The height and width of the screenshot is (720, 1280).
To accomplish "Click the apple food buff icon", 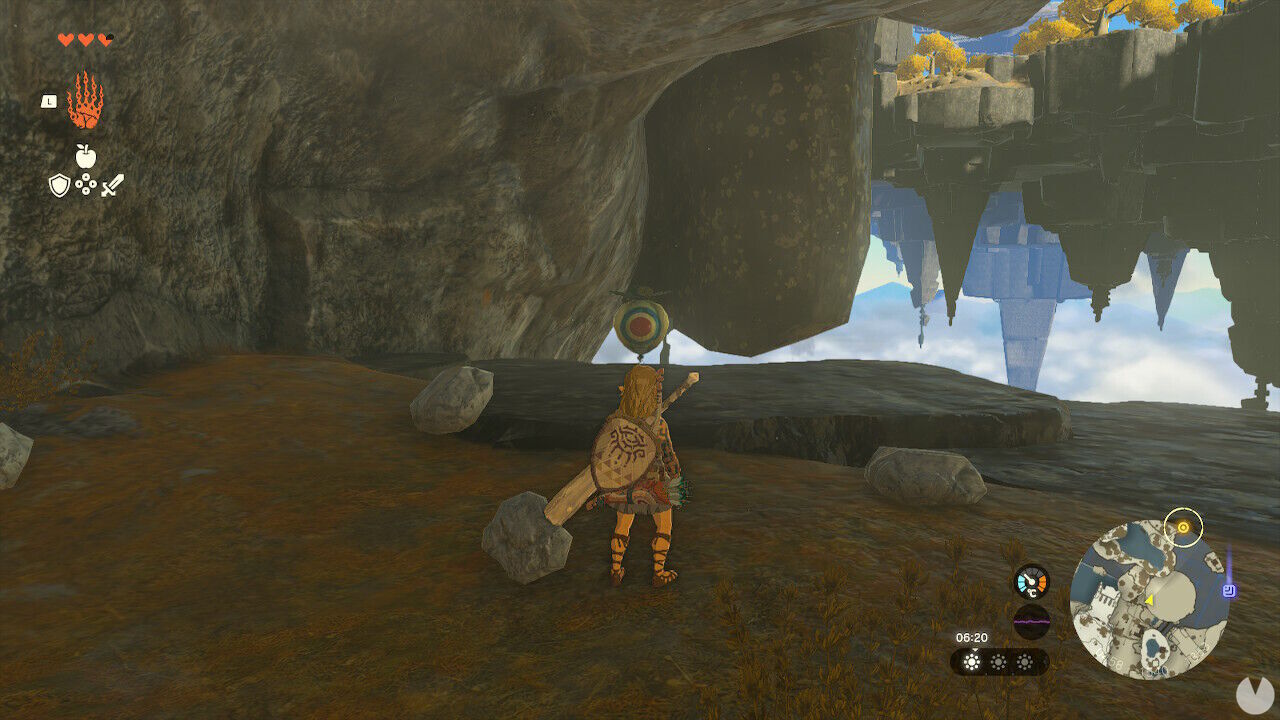I will click(85, 155).
